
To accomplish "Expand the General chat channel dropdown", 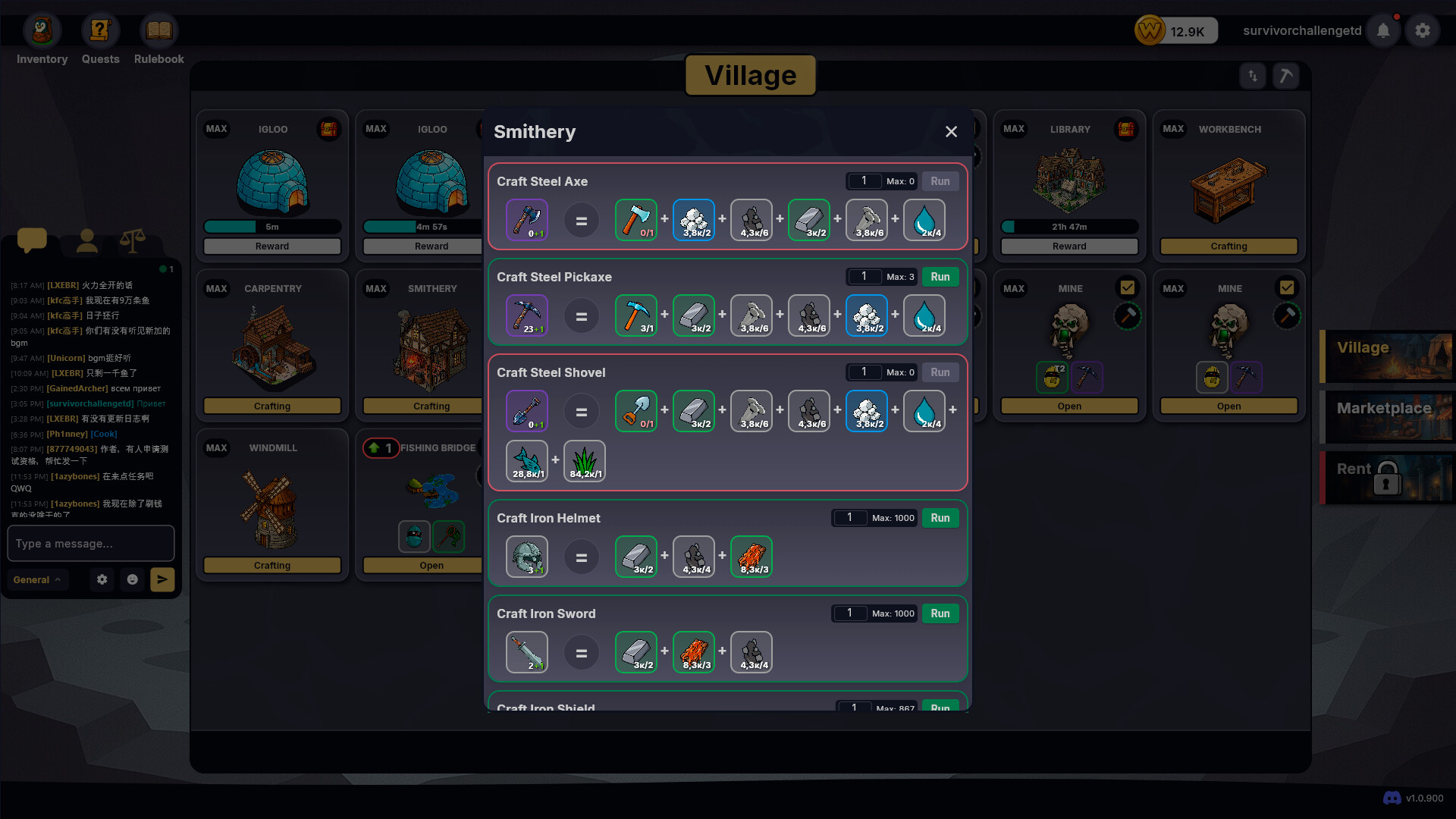I will (x=37, y=579).
